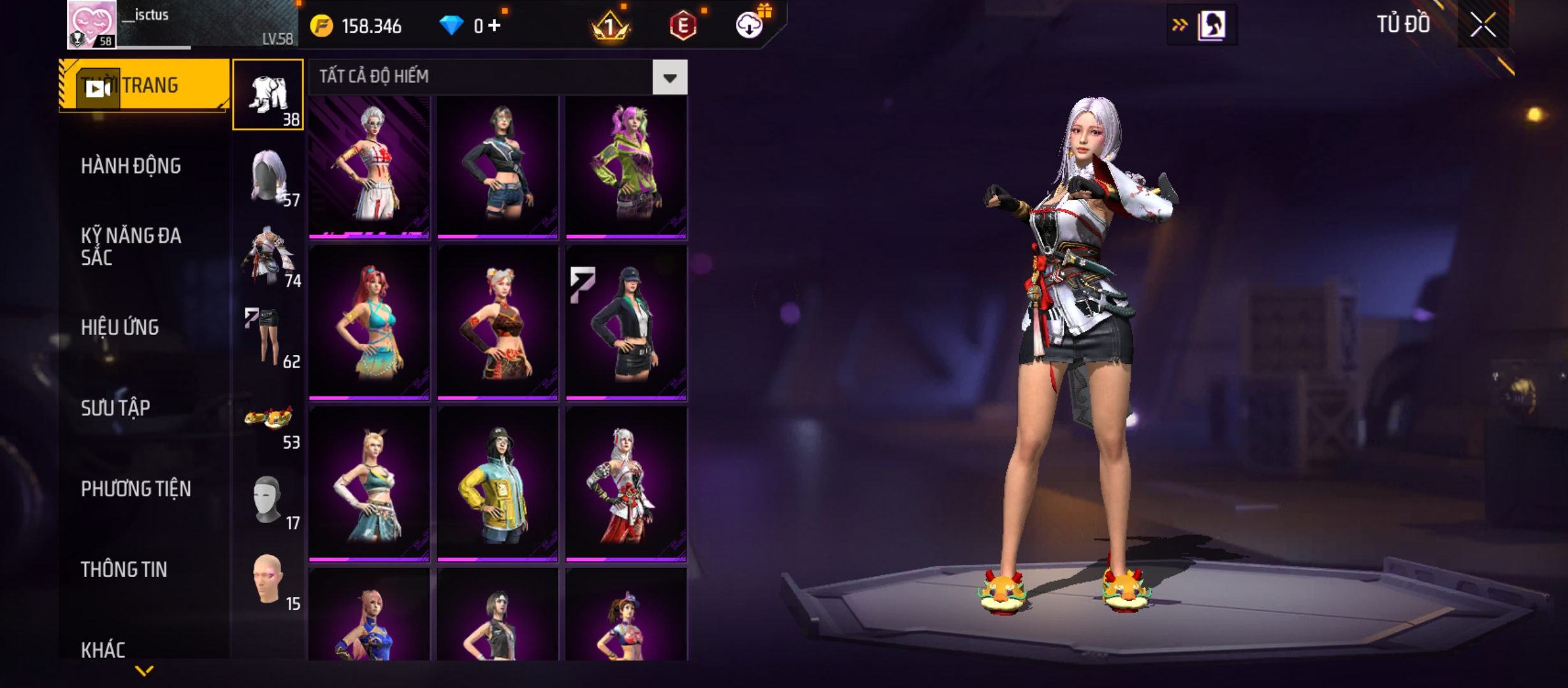Close the wardrobe with the X button
Image resolution: width=1568 pixels, height=688 pixels.
click(x=1483, y=25)
